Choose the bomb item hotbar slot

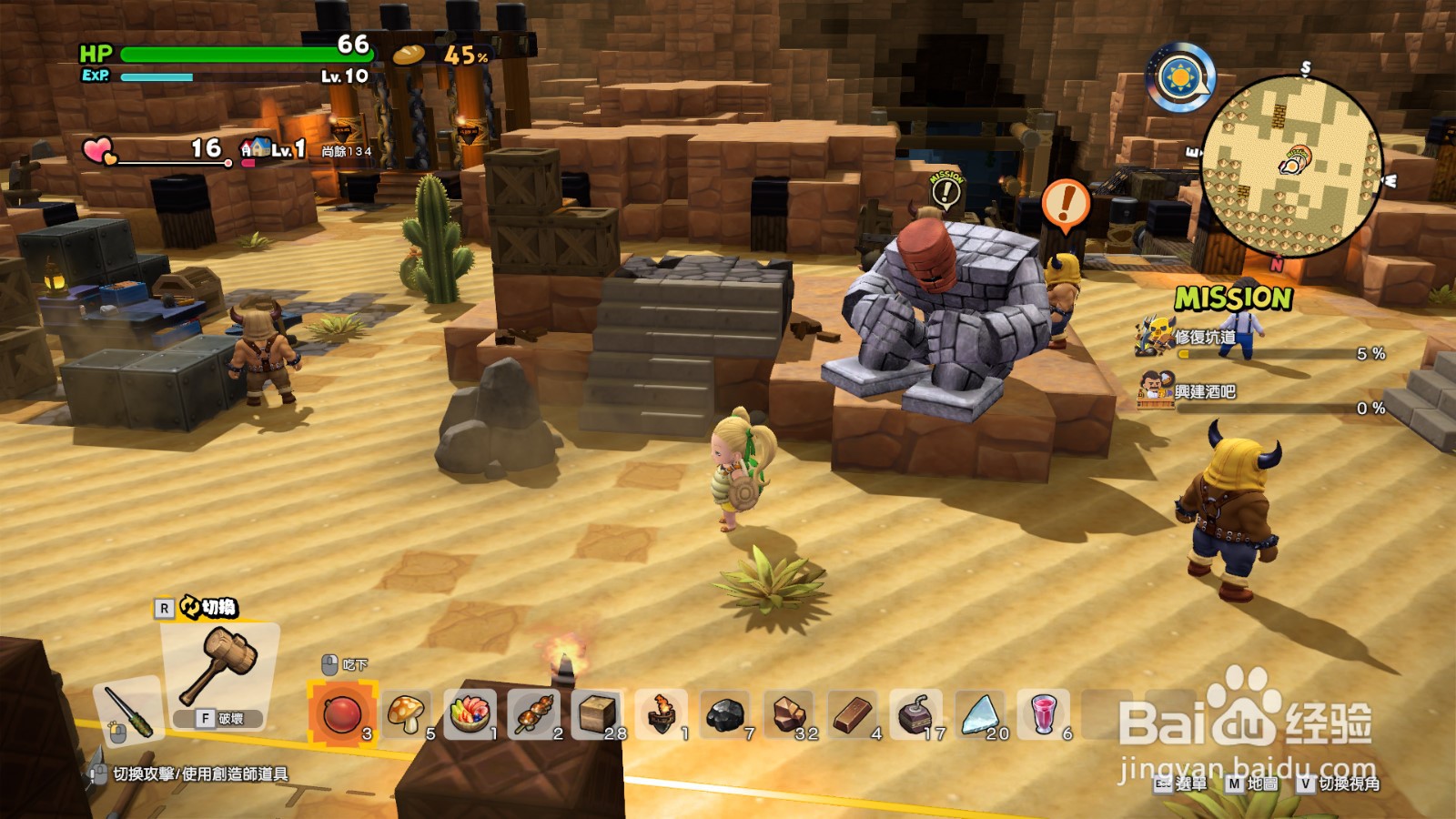[915, 714]
